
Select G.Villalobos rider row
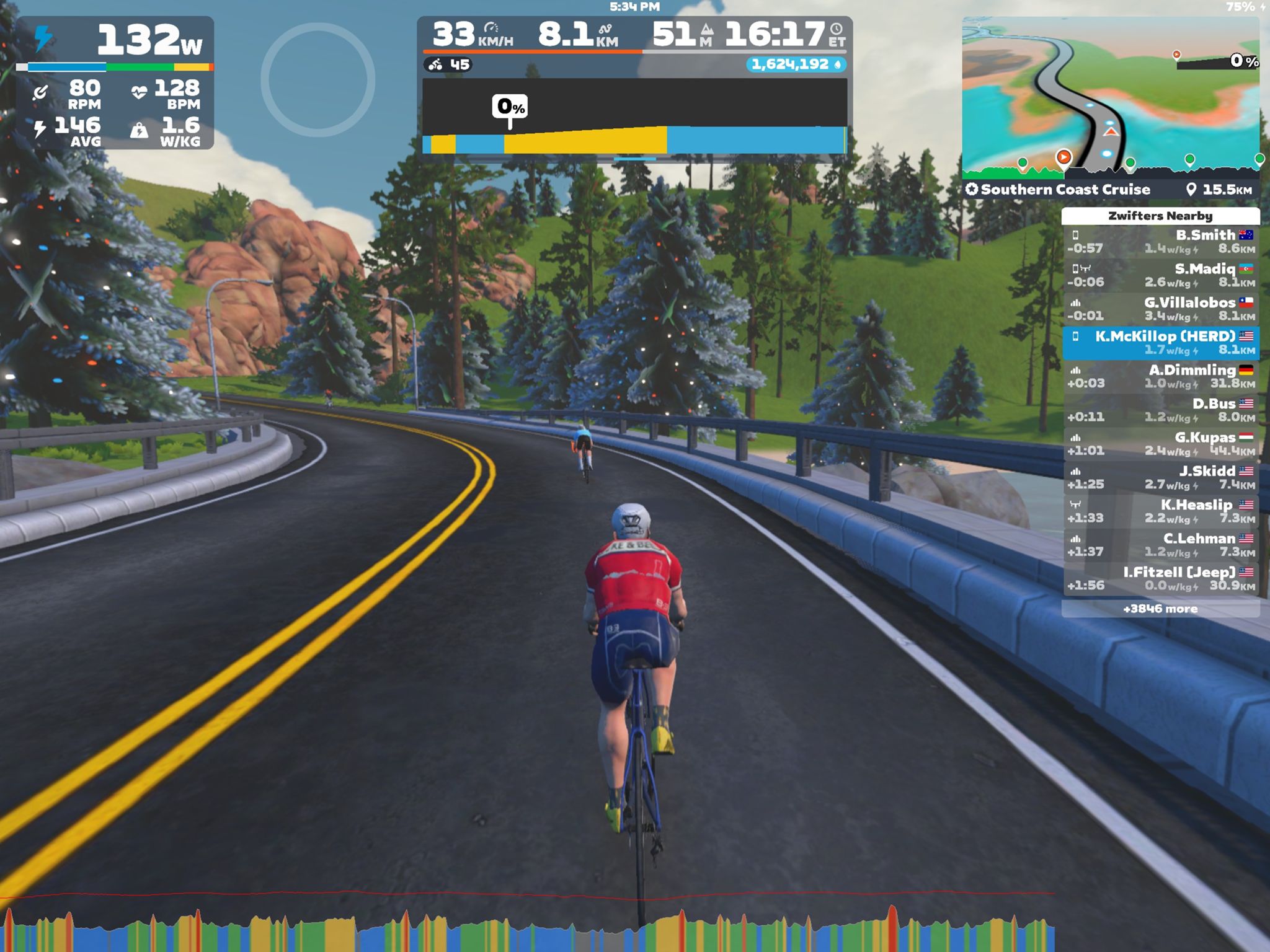click(x=1161, y=309)
